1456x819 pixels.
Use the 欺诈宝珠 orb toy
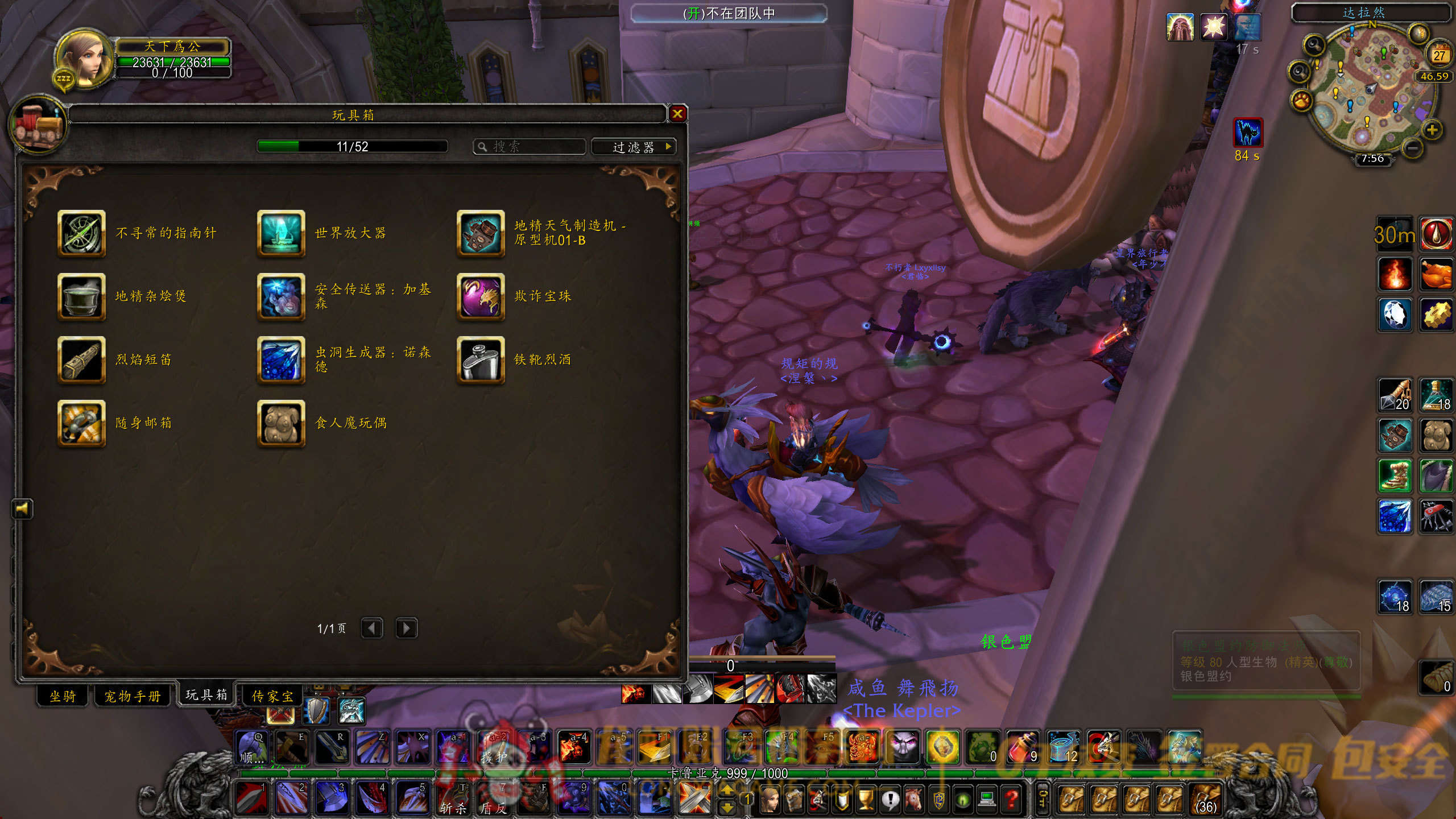coord(481,296)
